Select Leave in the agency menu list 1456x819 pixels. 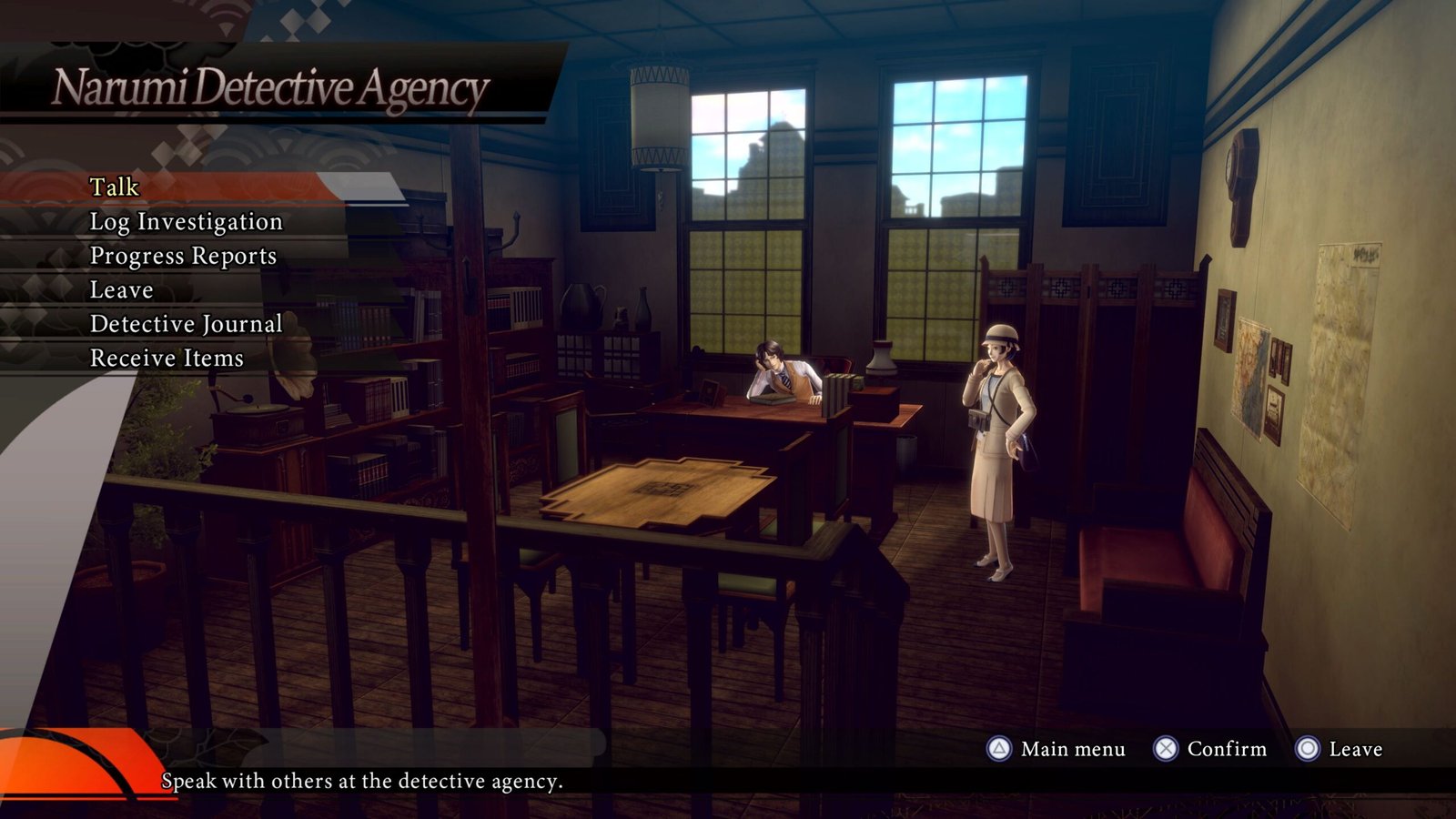coord(121,290)
